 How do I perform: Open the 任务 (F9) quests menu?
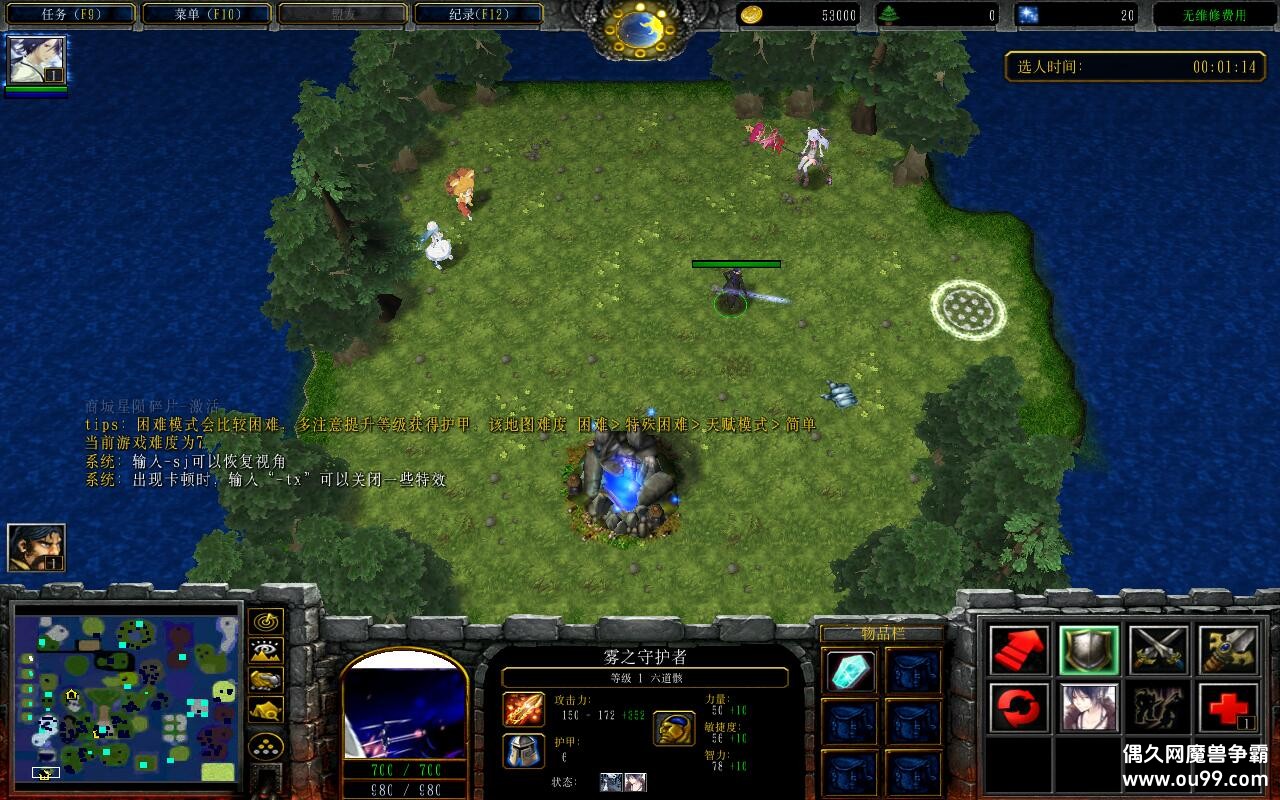[x=71, y=14]
